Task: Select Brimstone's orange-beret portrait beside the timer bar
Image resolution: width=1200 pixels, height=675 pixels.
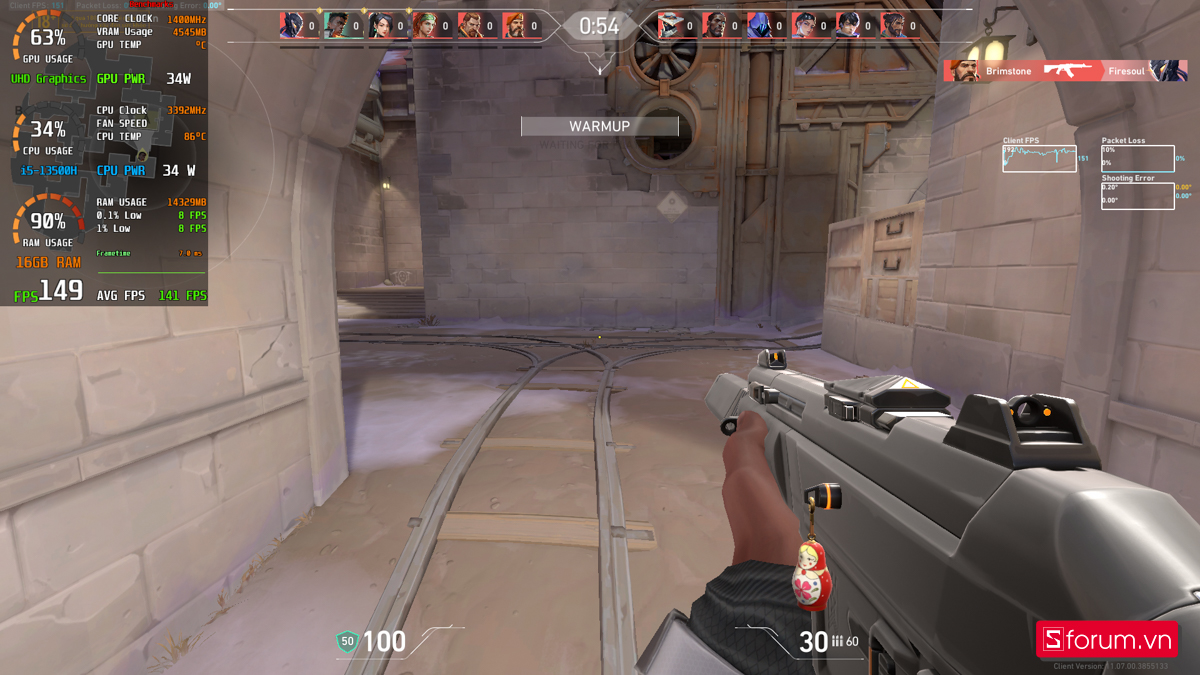Action: 513,25
